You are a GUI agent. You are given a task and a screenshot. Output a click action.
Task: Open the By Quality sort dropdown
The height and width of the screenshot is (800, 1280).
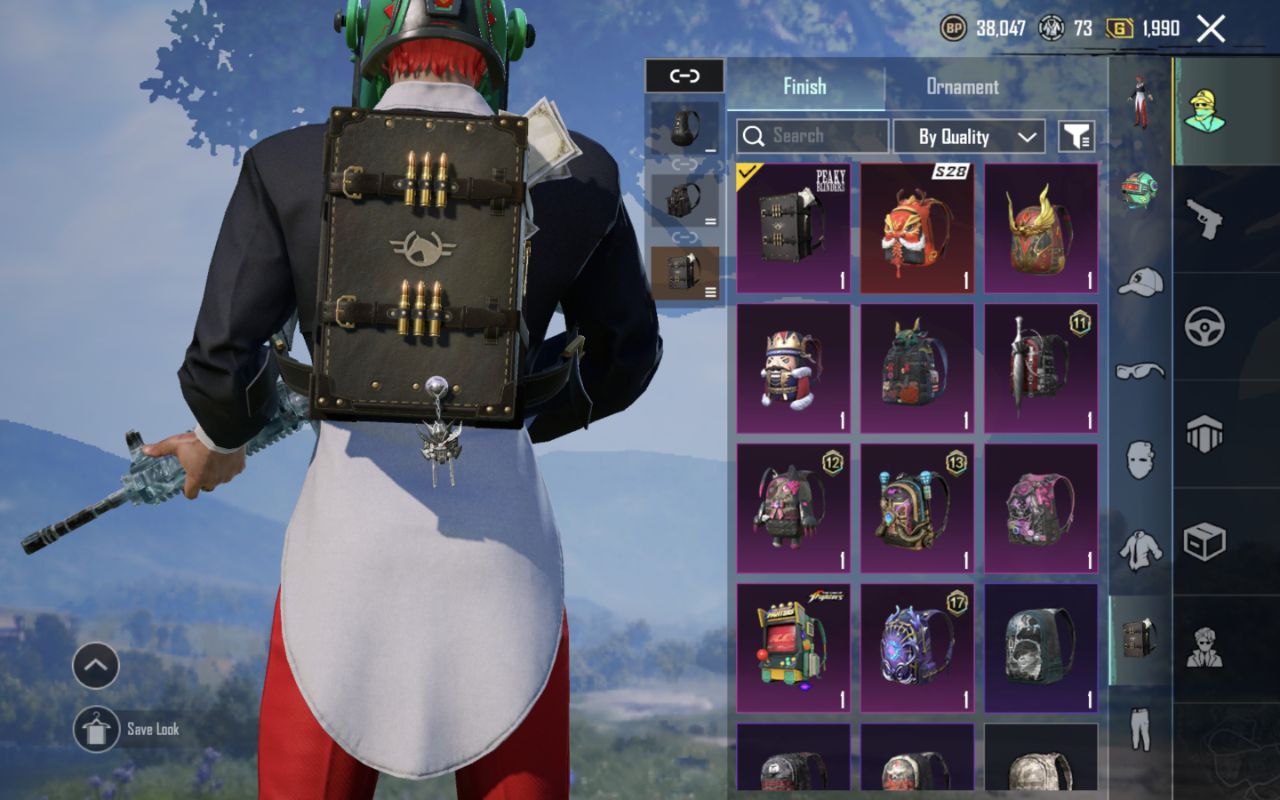point(968,137)
